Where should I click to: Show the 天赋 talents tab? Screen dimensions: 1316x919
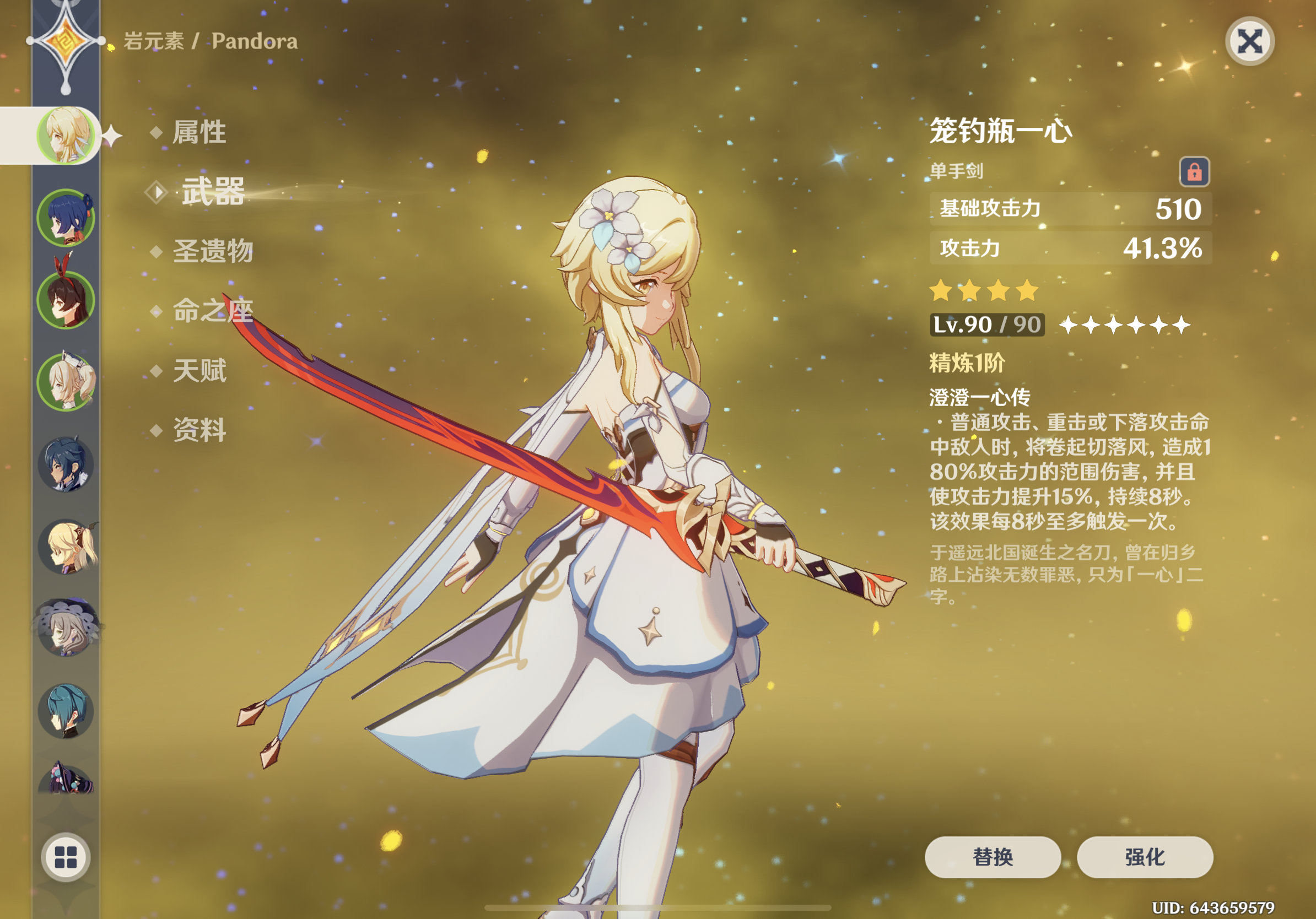click(199, 371)
